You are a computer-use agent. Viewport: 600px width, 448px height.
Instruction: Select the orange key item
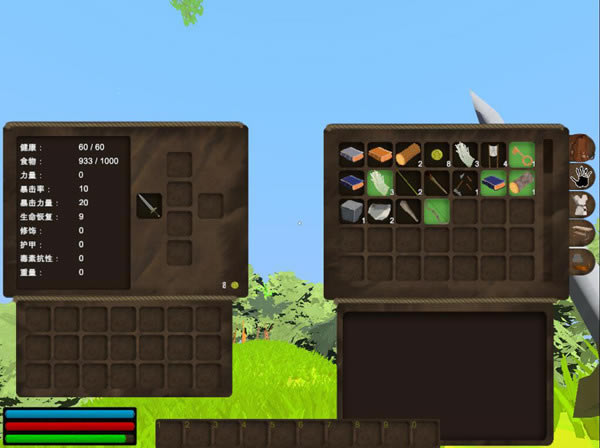[522, 154]
